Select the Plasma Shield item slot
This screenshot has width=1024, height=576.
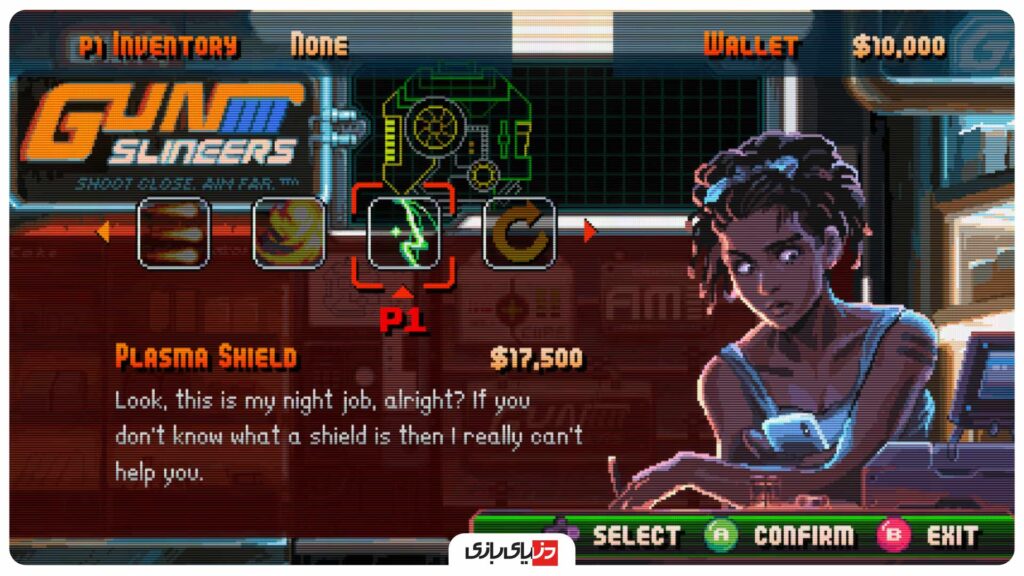point(404,232)
